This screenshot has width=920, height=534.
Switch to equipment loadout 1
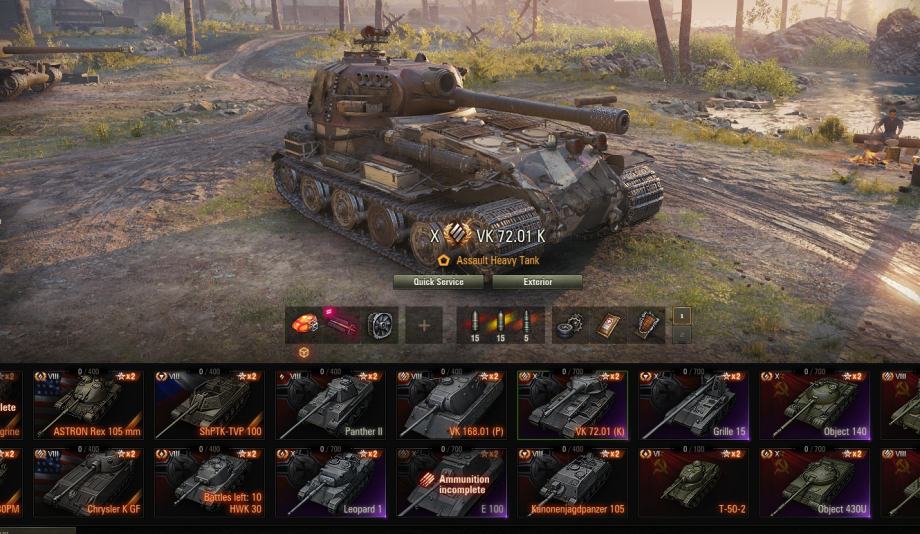[x=680, y=315]
